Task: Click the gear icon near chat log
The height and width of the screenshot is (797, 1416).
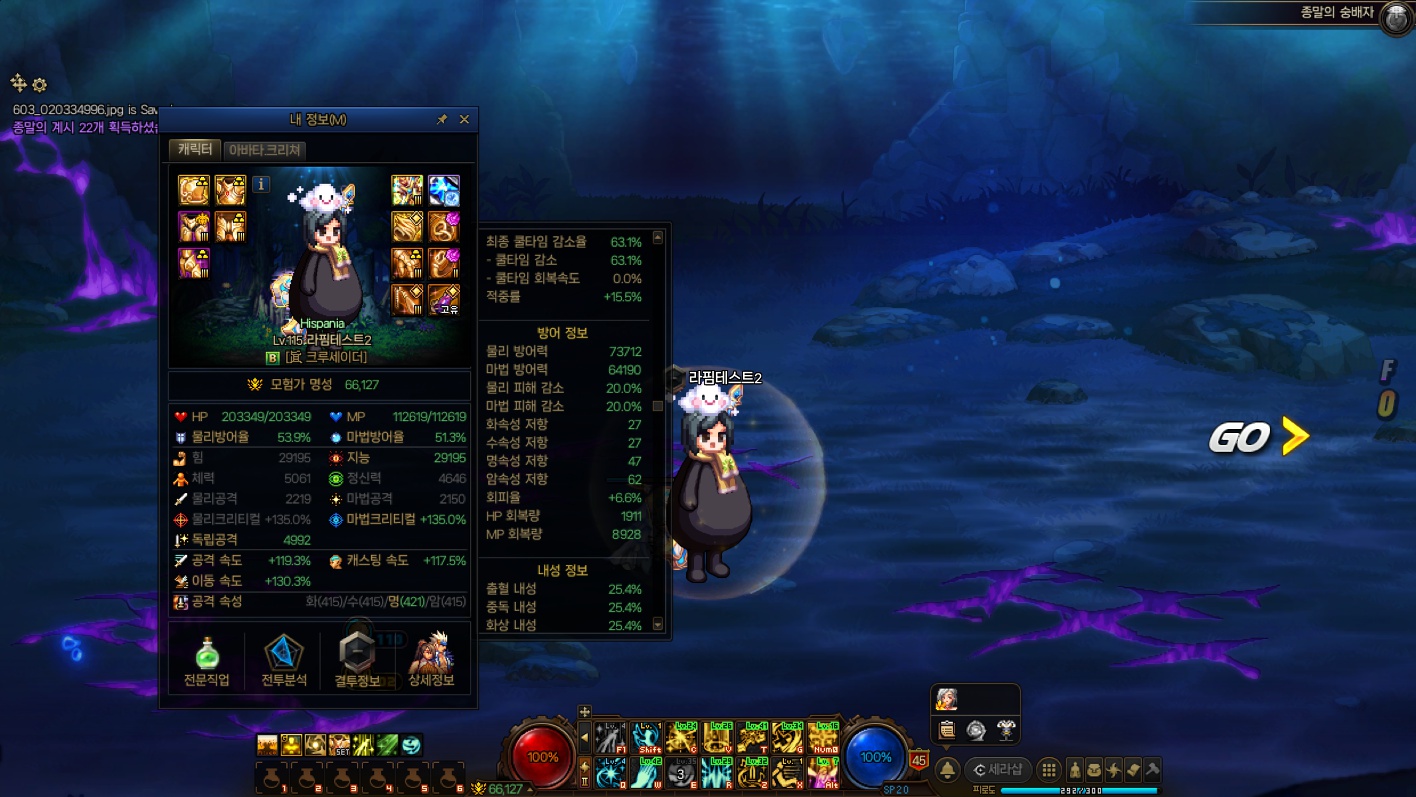Action: pos(40,85)
